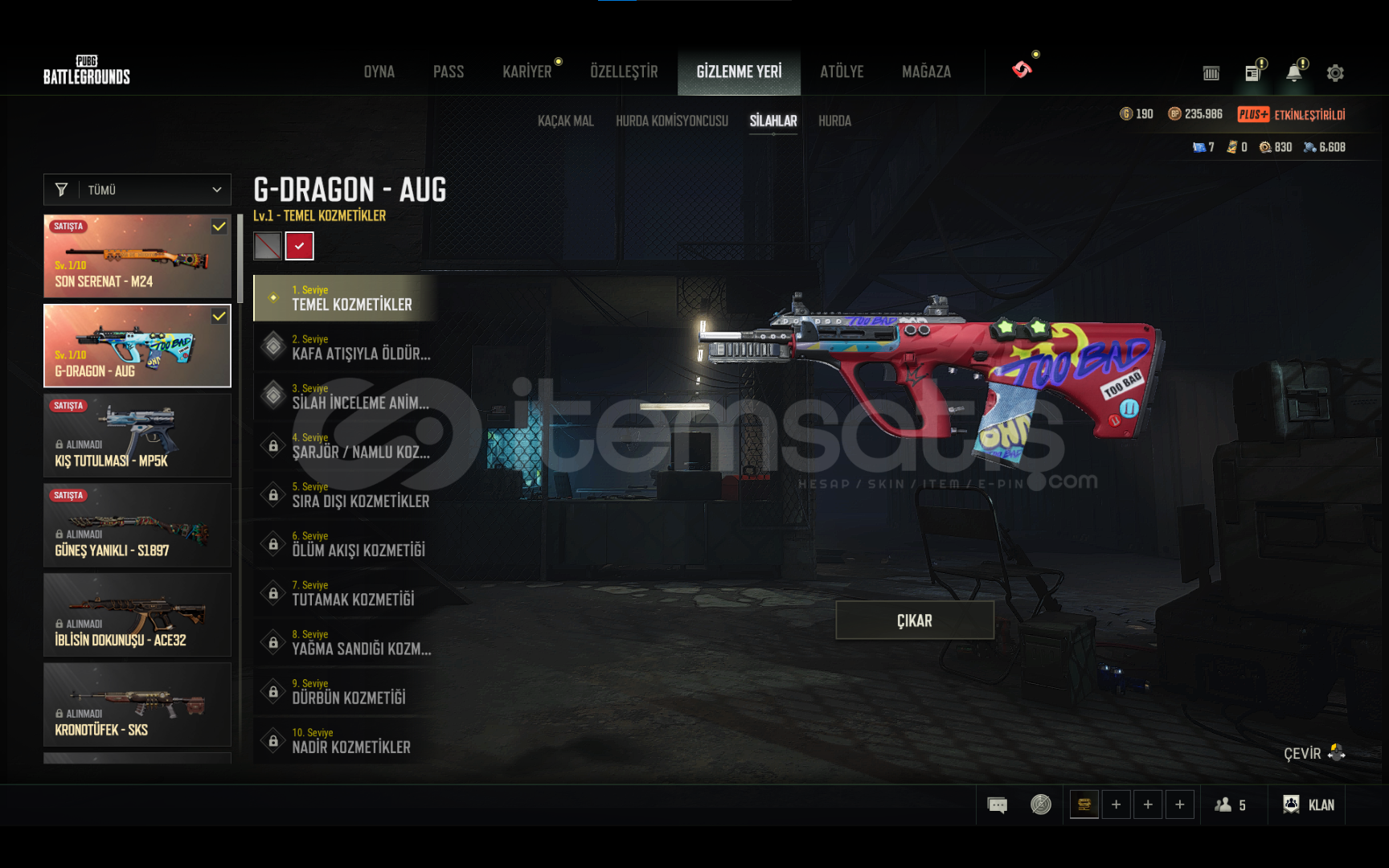The width and height of the screenshot is (1389, 868).
Task: Select the Son Serenat - M24 skin
Action: click(x=137, y=256)
